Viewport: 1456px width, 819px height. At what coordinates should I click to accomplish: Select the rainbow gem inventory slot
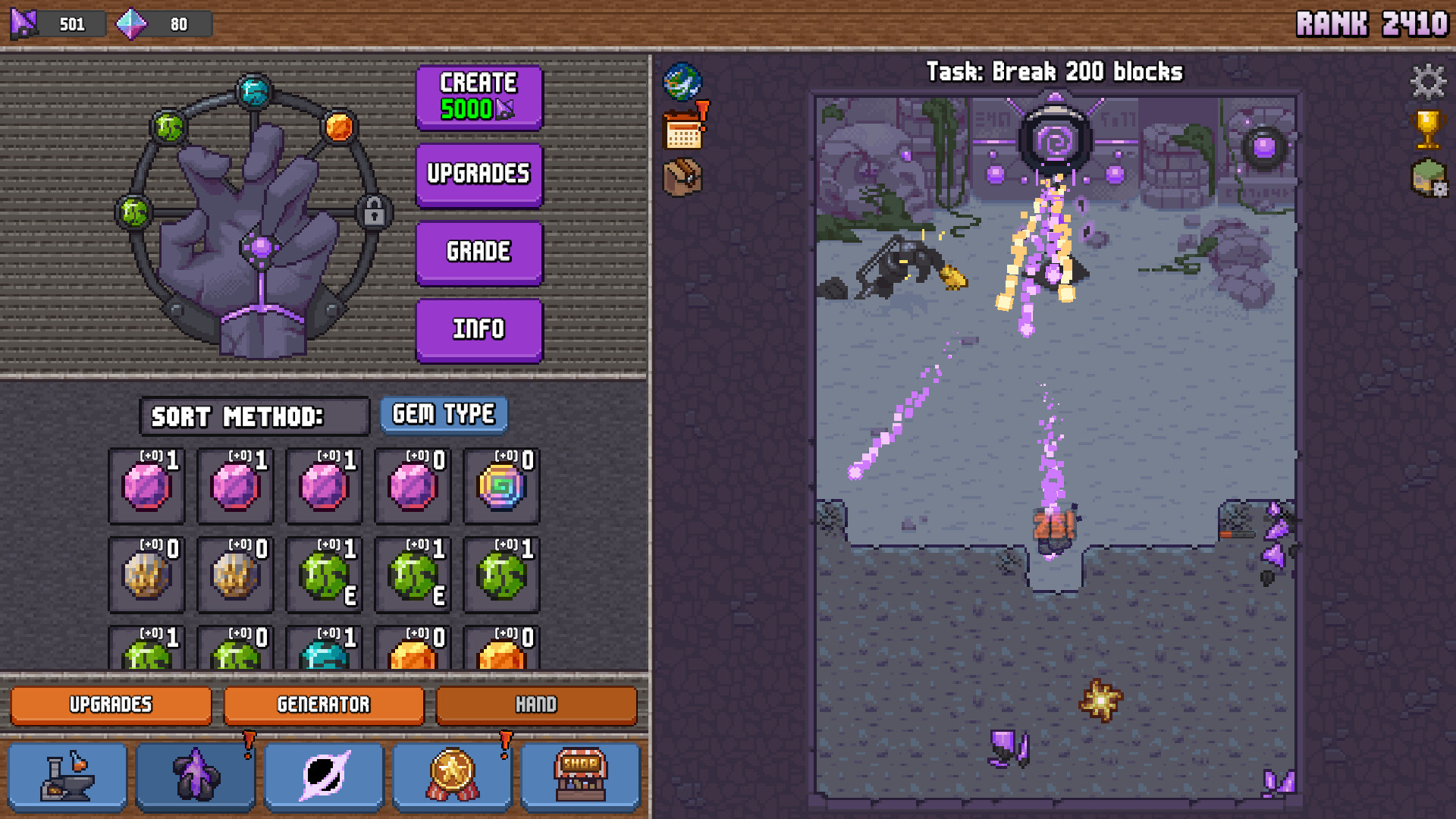[500, 486]
